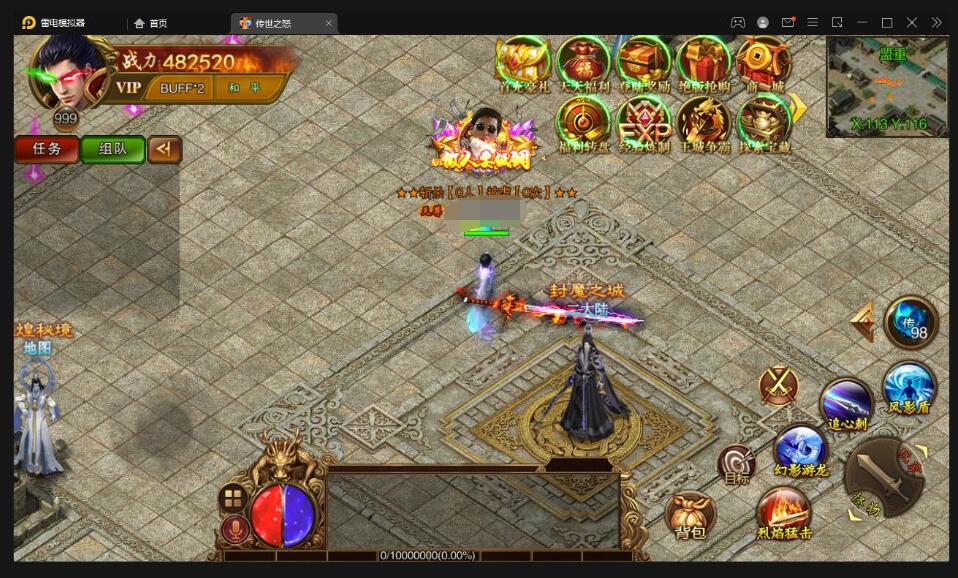Open the 商城 shop

(764, 62)
